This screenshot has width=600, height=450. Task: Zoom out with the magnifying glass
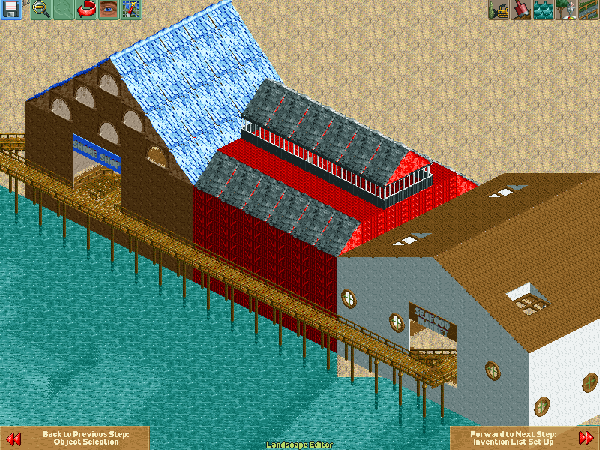40,10
